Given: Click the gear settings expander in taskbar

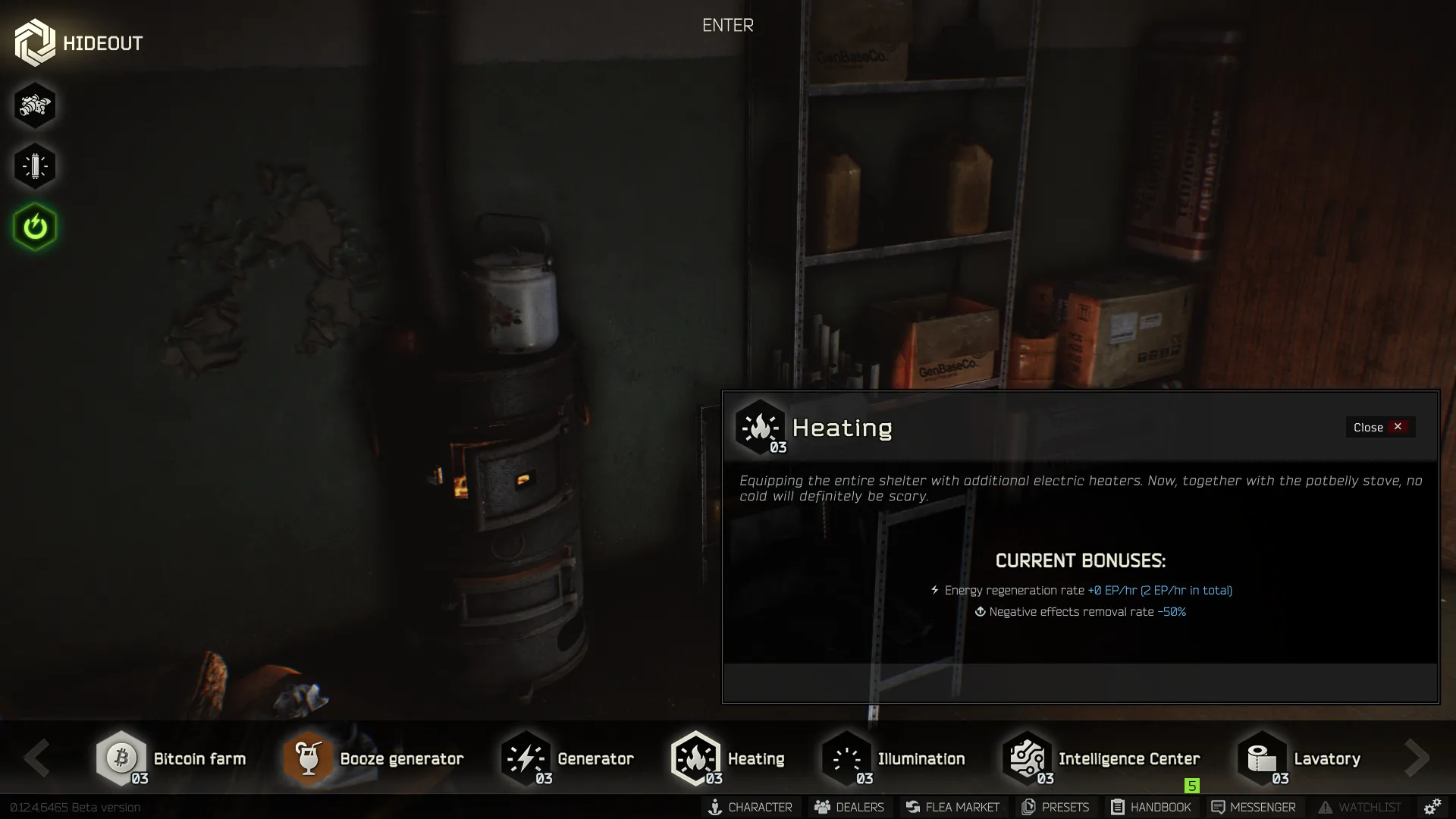Looking at the screenshot, I should [1433, 807].
